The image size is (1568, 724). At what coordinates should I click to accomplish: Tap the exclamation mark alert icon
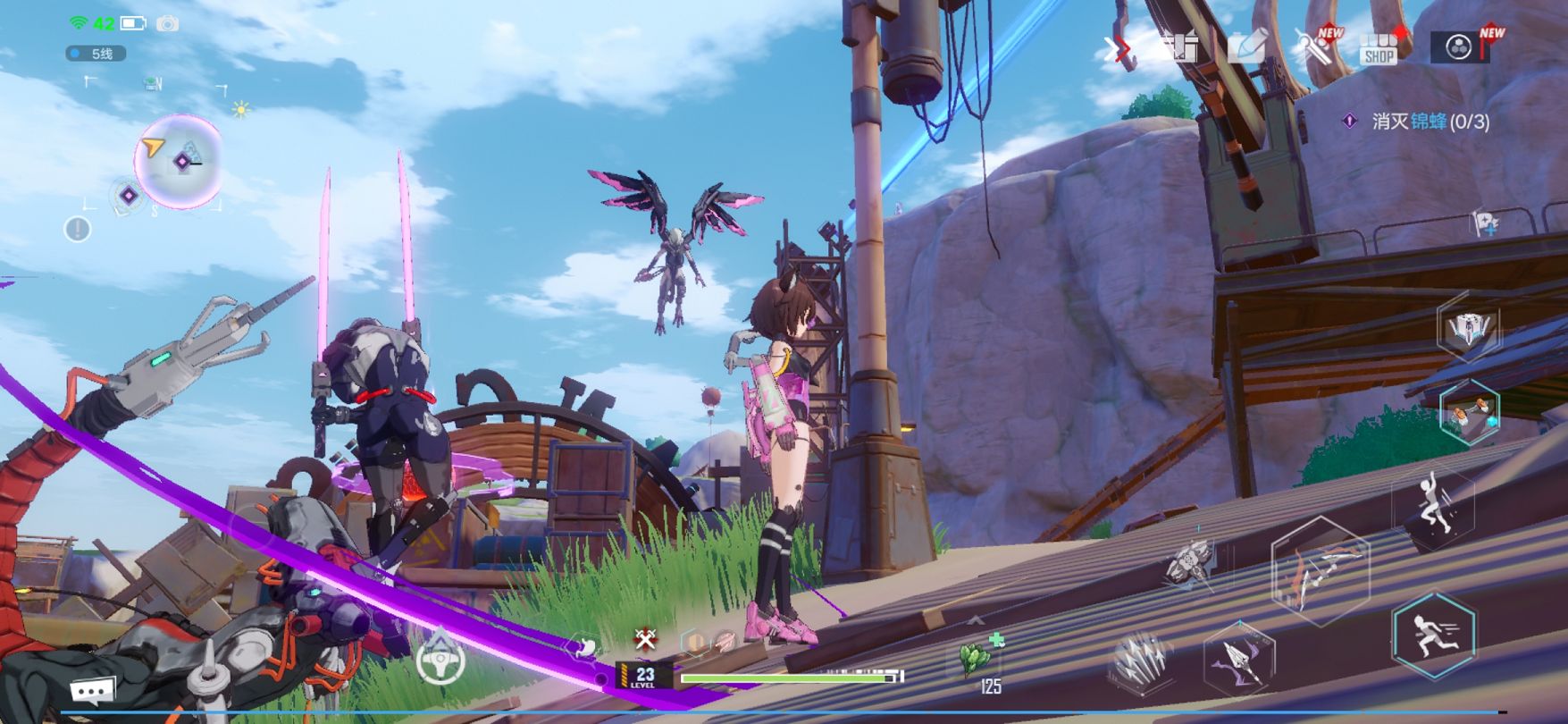tap(78, 230)
